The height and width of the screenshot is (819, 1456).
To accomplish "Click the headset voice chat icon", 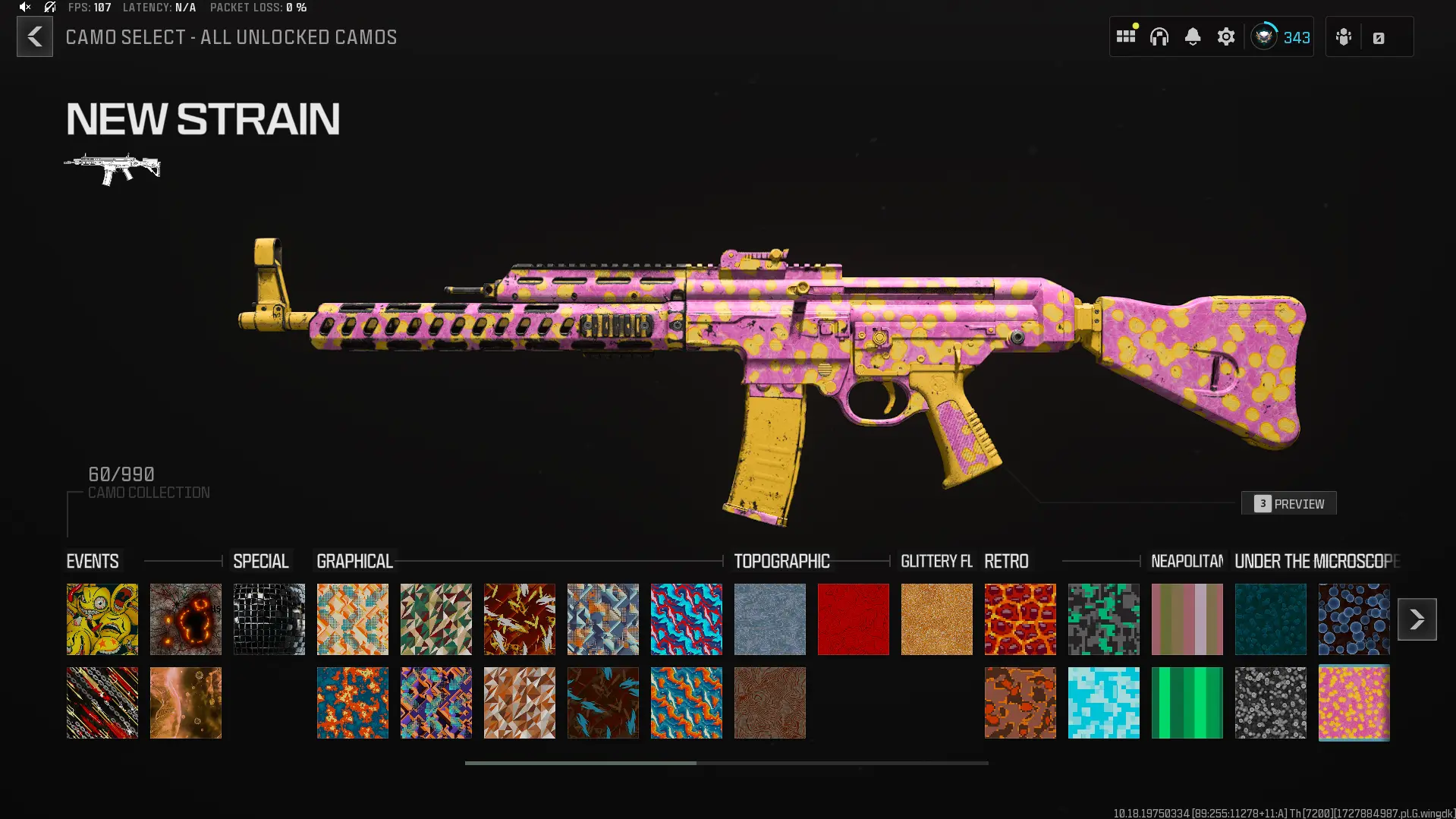I will coord(1160,36).
